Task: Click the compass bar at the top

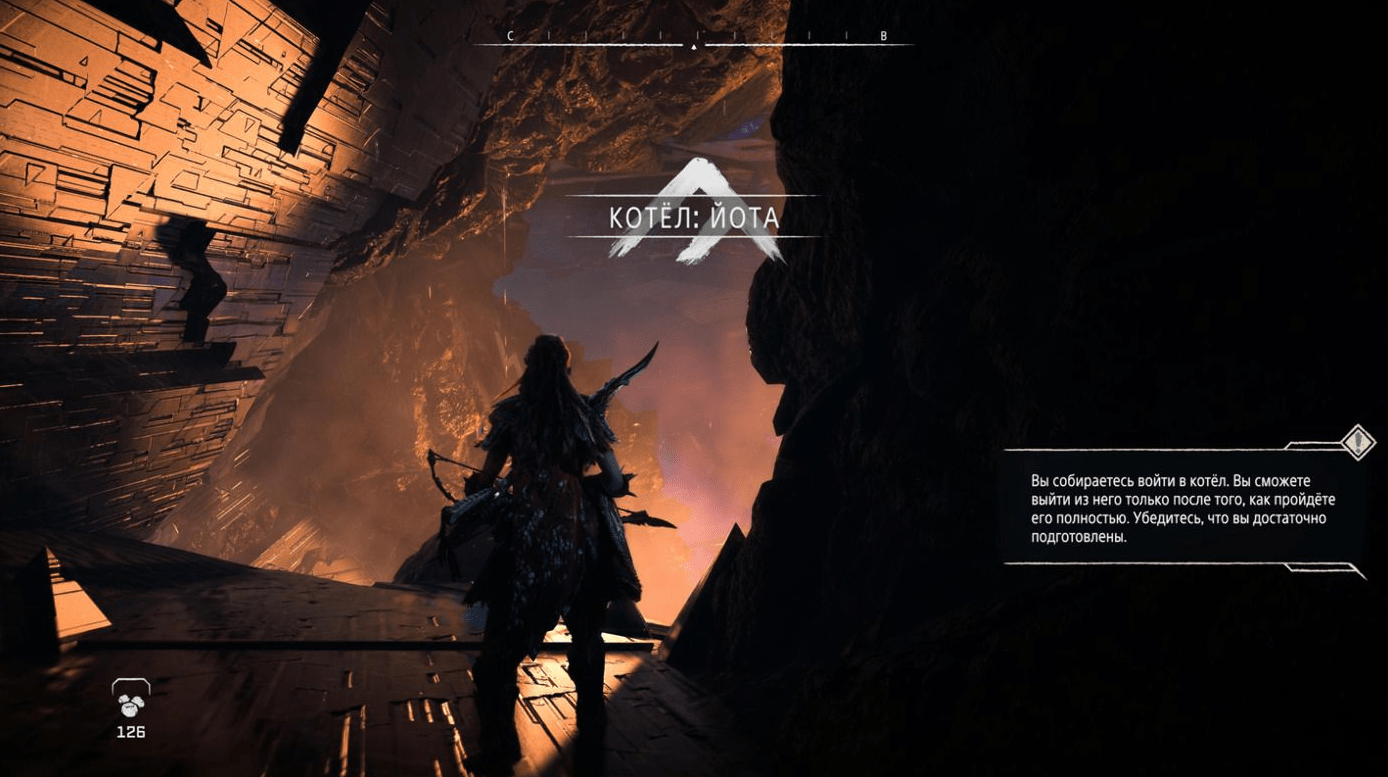Action: pos(694,42)
